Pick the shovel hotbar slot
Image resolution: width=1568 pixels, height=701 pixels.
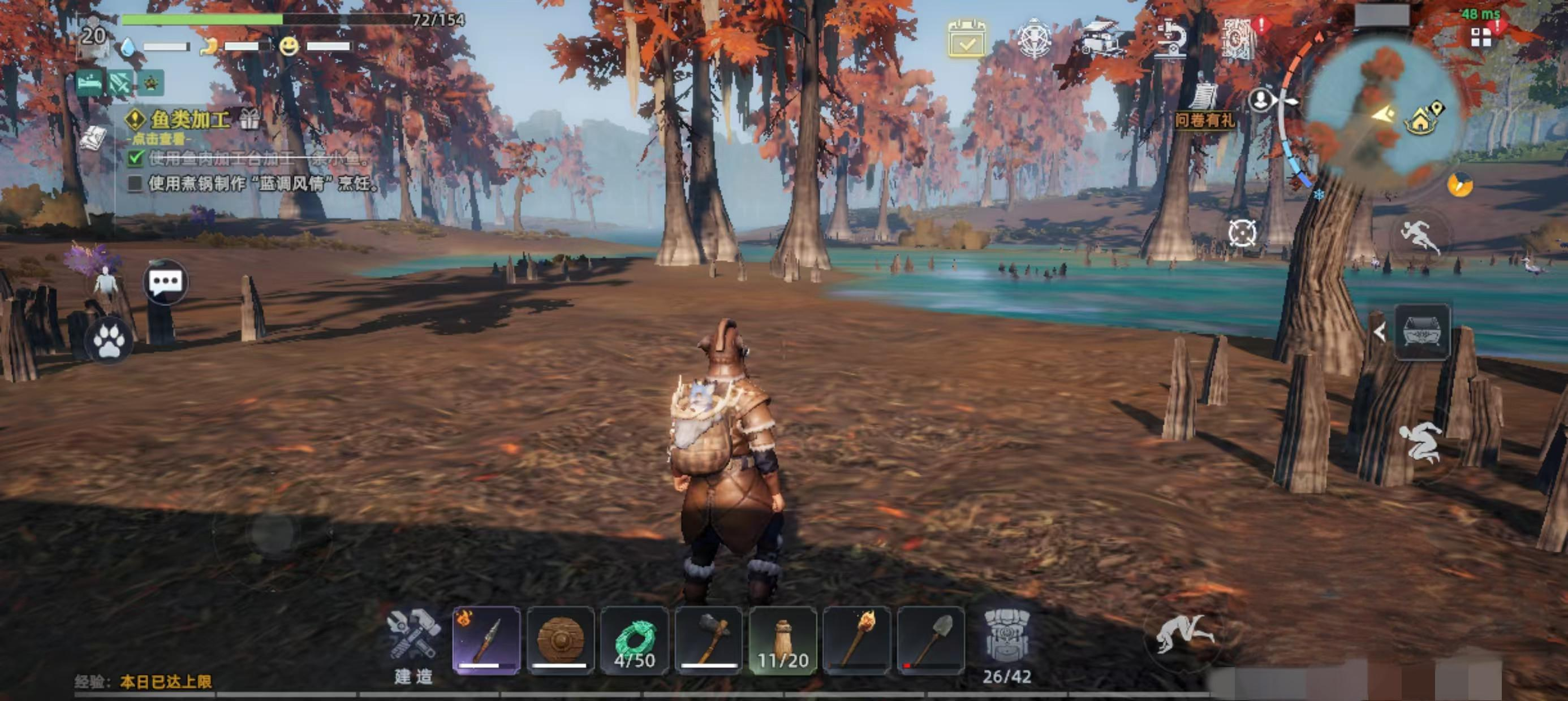(x=931, y=640)
